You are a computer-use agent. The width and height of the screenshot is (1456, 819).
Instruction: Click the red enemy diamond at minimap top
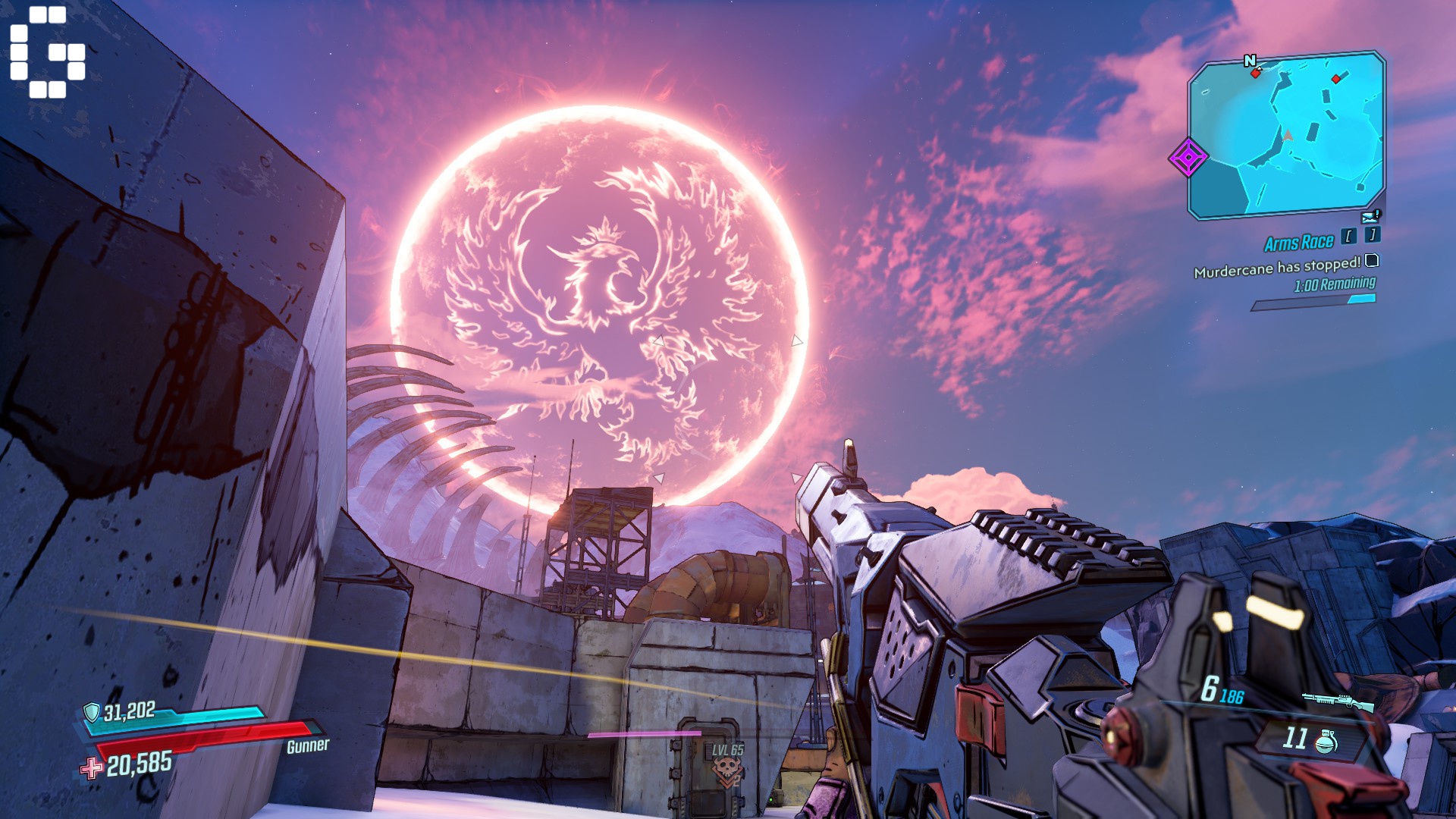1336,78
